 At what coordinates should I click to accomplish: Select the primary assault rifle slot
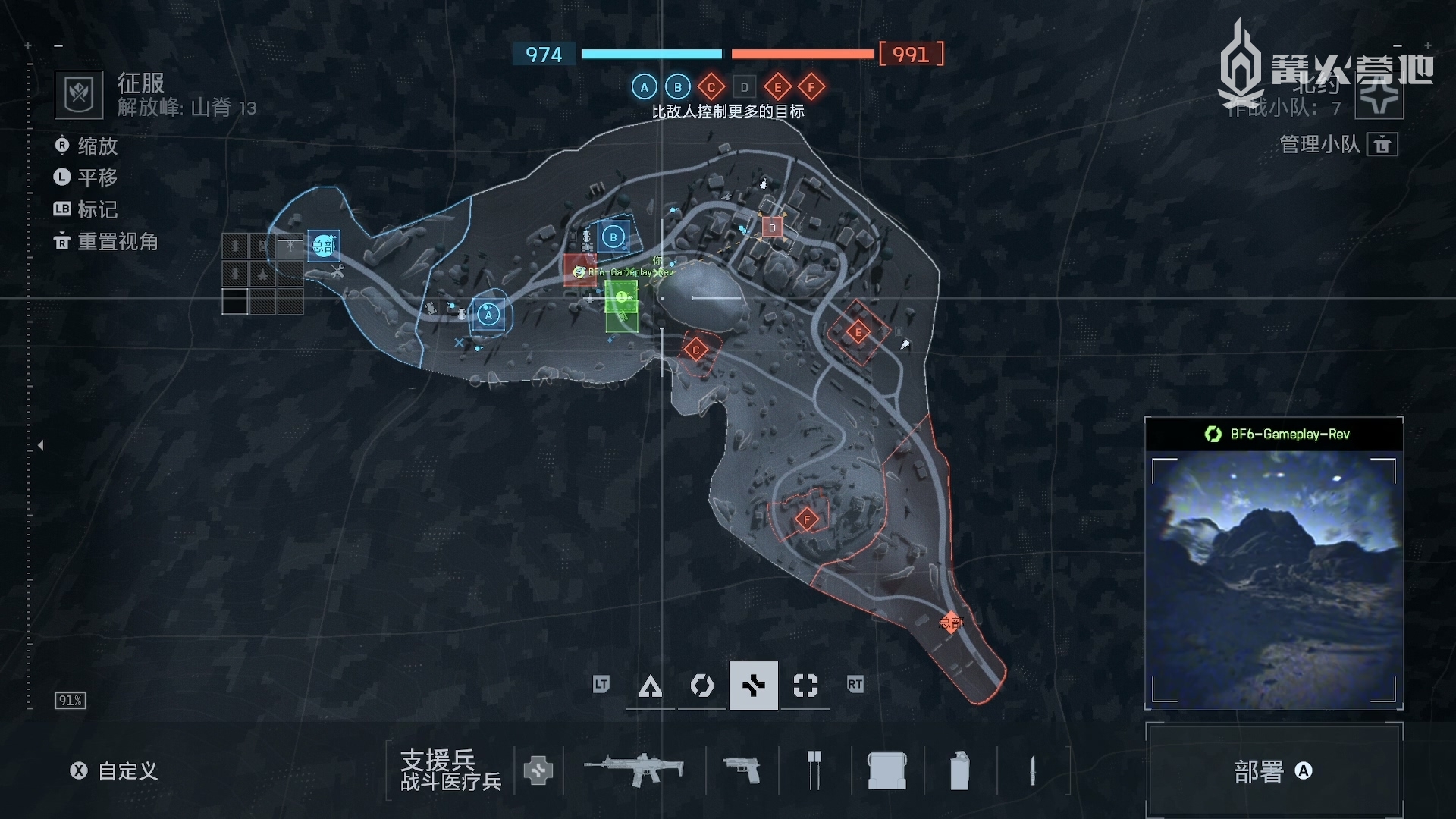[x=634, y=770]
